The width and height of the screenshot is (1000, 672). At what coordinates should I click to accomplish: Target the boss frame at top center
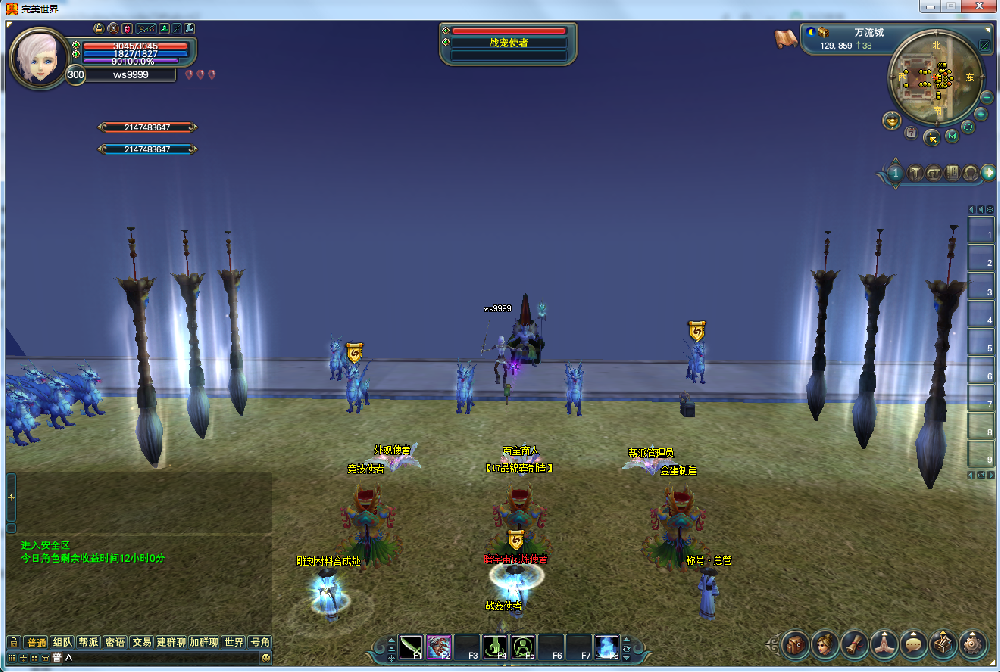point(509,43)
